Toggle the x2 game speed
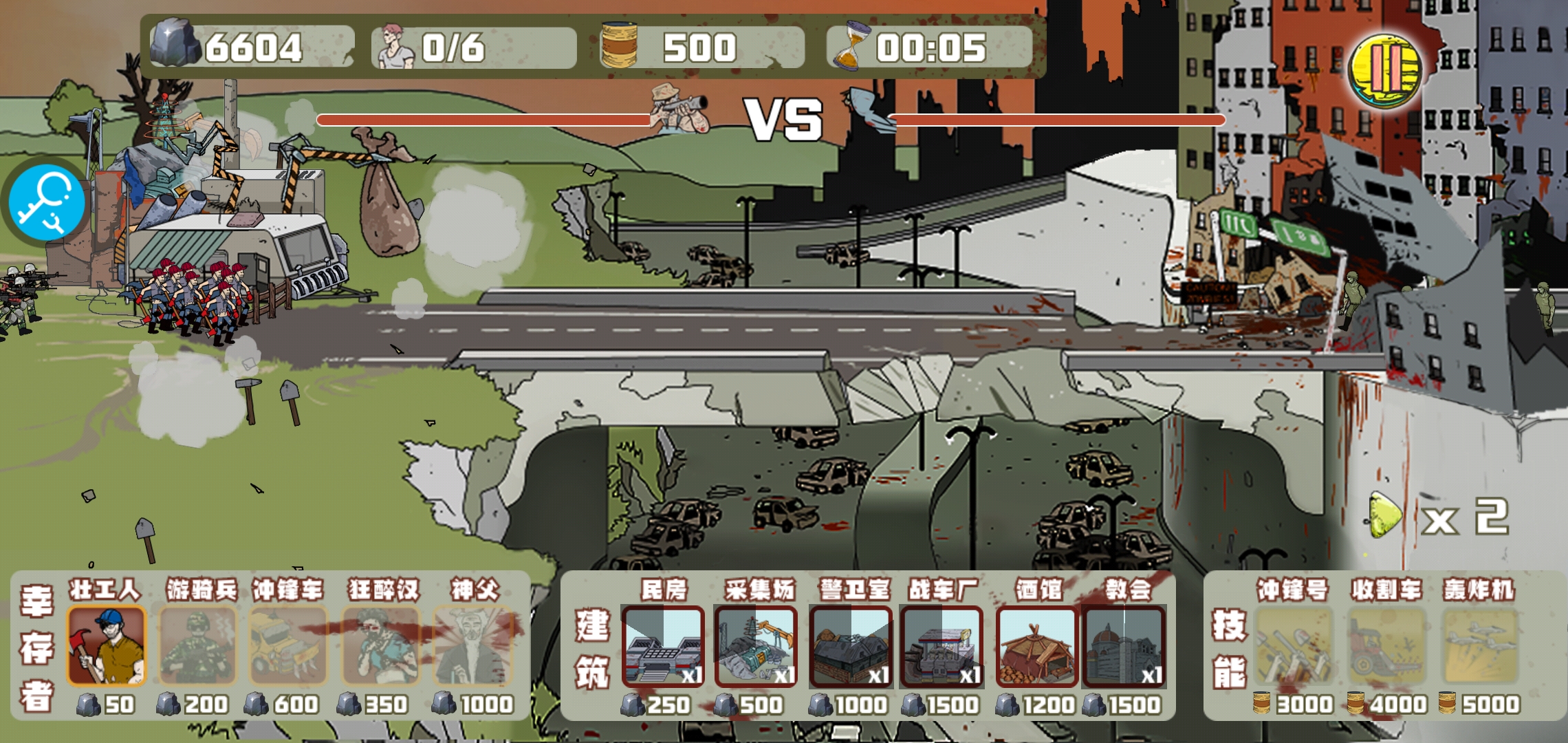 [1437, 516]
